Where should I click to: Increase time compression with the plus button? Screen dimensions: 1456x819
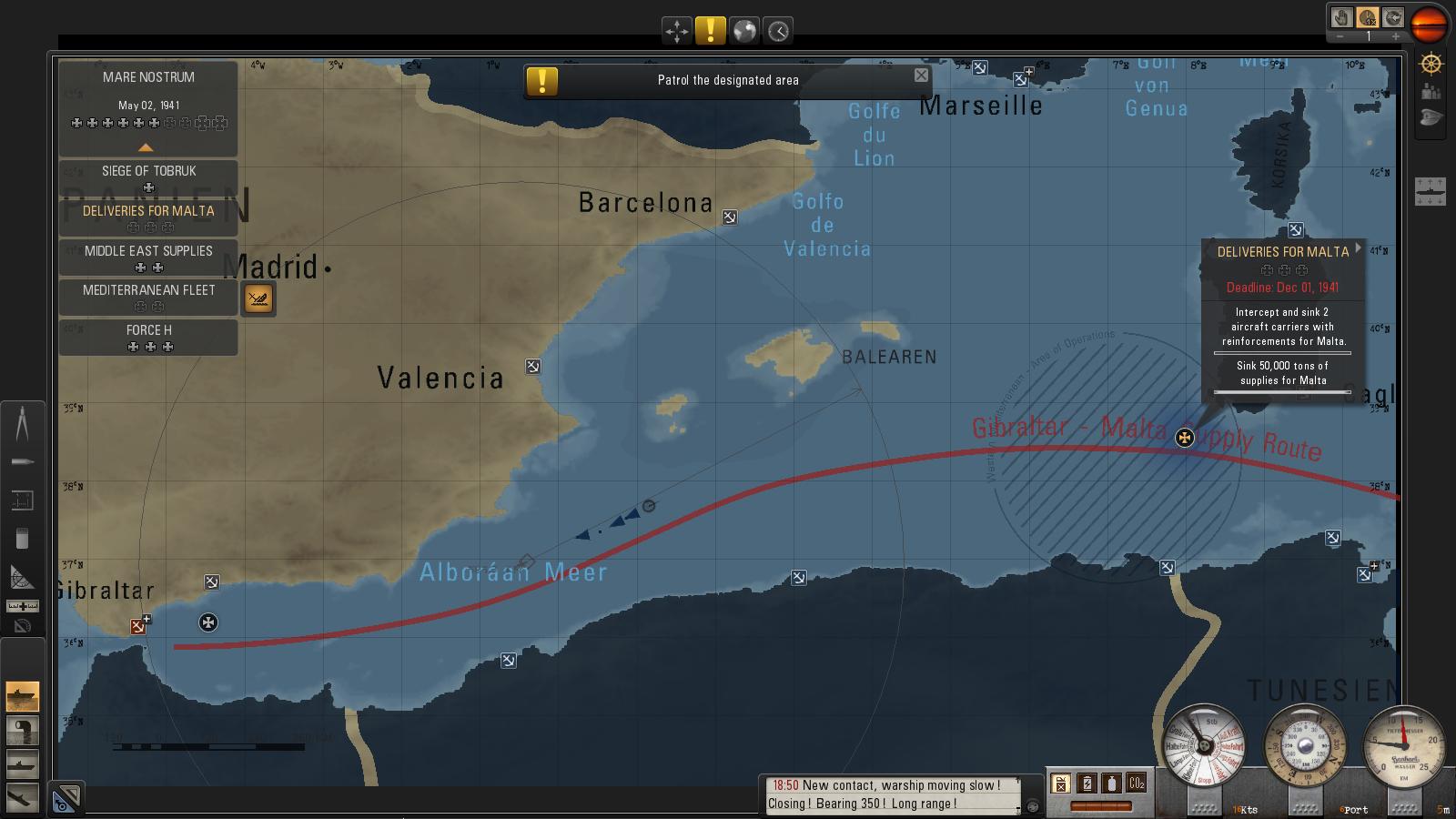point(1395,36)
